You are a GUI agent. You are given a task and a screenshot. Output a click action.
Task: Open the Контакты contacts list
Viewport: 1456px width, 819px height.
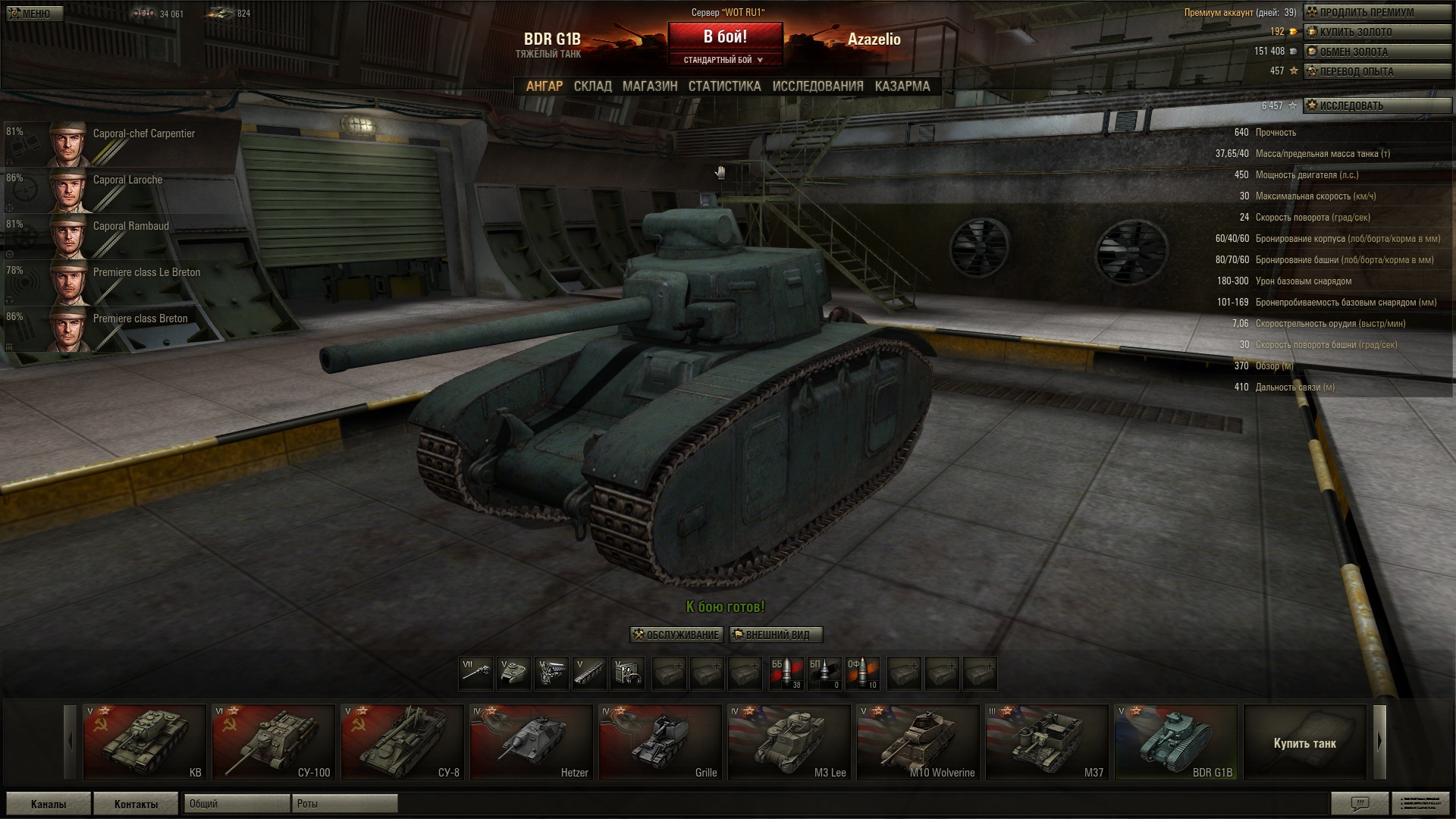coord(136,804)
